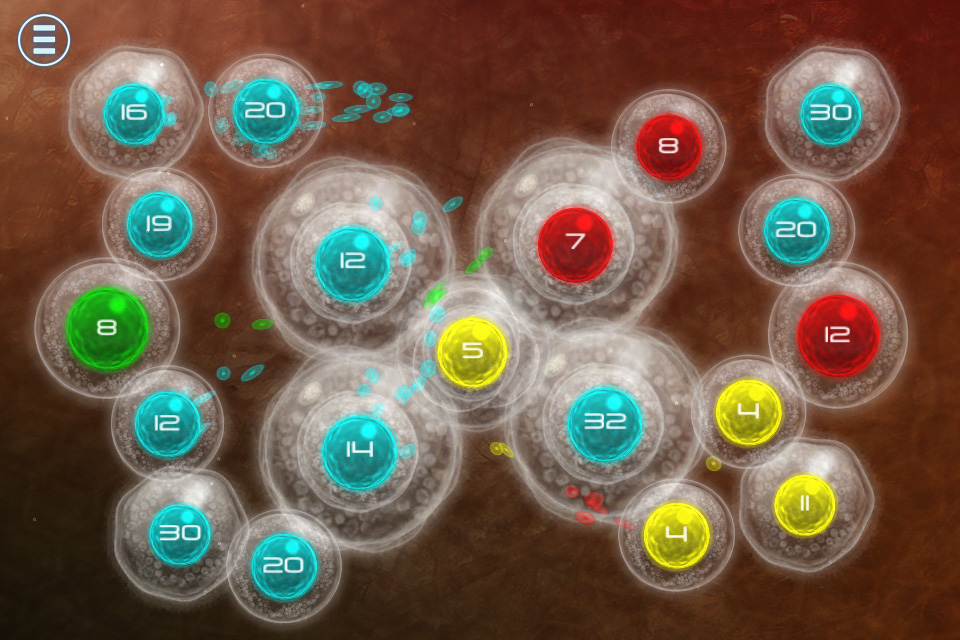Target the yellow cell numbered 5
This screenshot has width=960, height=640.
[472, 353]
